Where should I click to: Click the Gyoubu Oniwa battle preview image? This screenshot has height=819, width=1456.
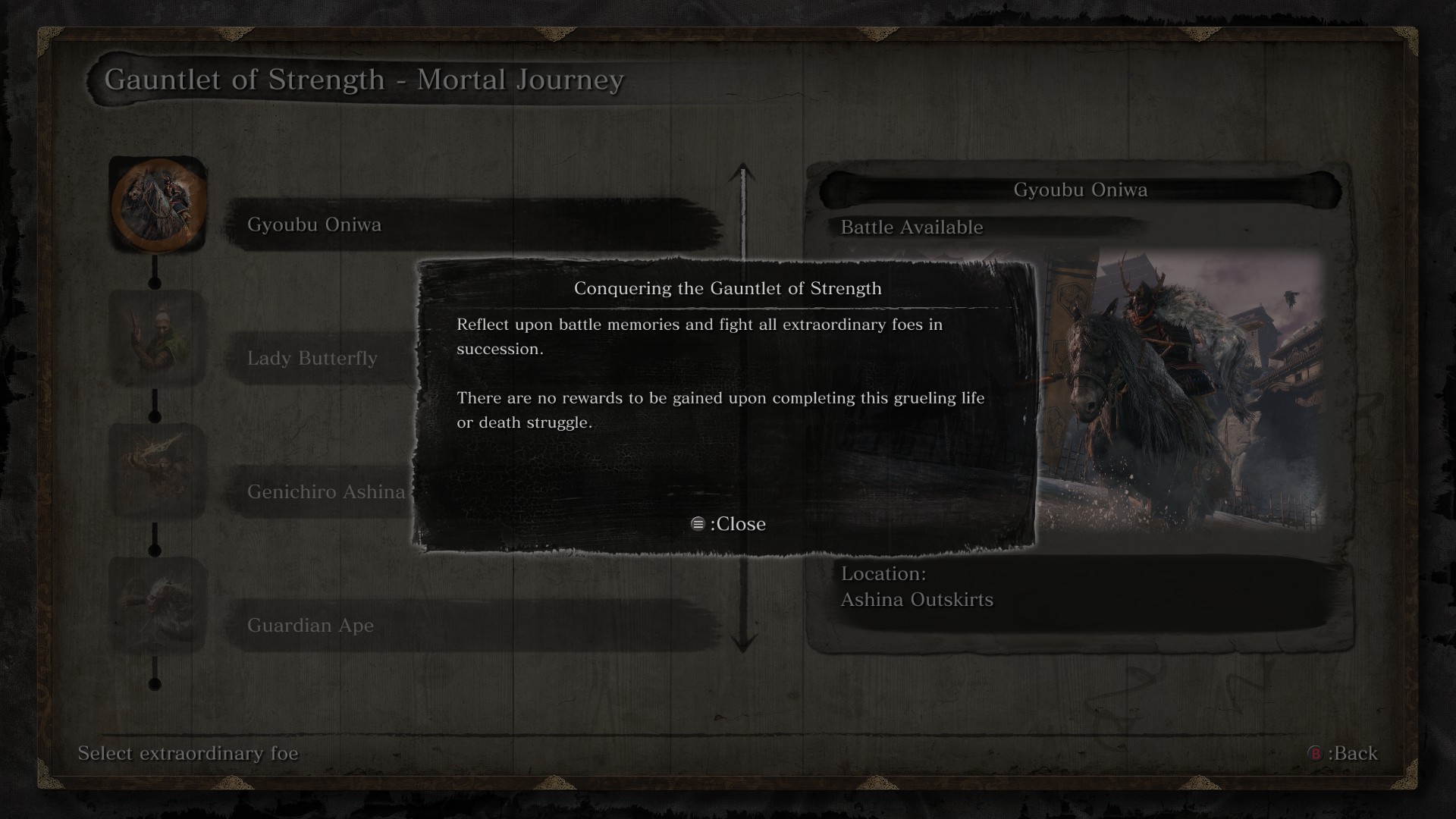coord(1183,391)
